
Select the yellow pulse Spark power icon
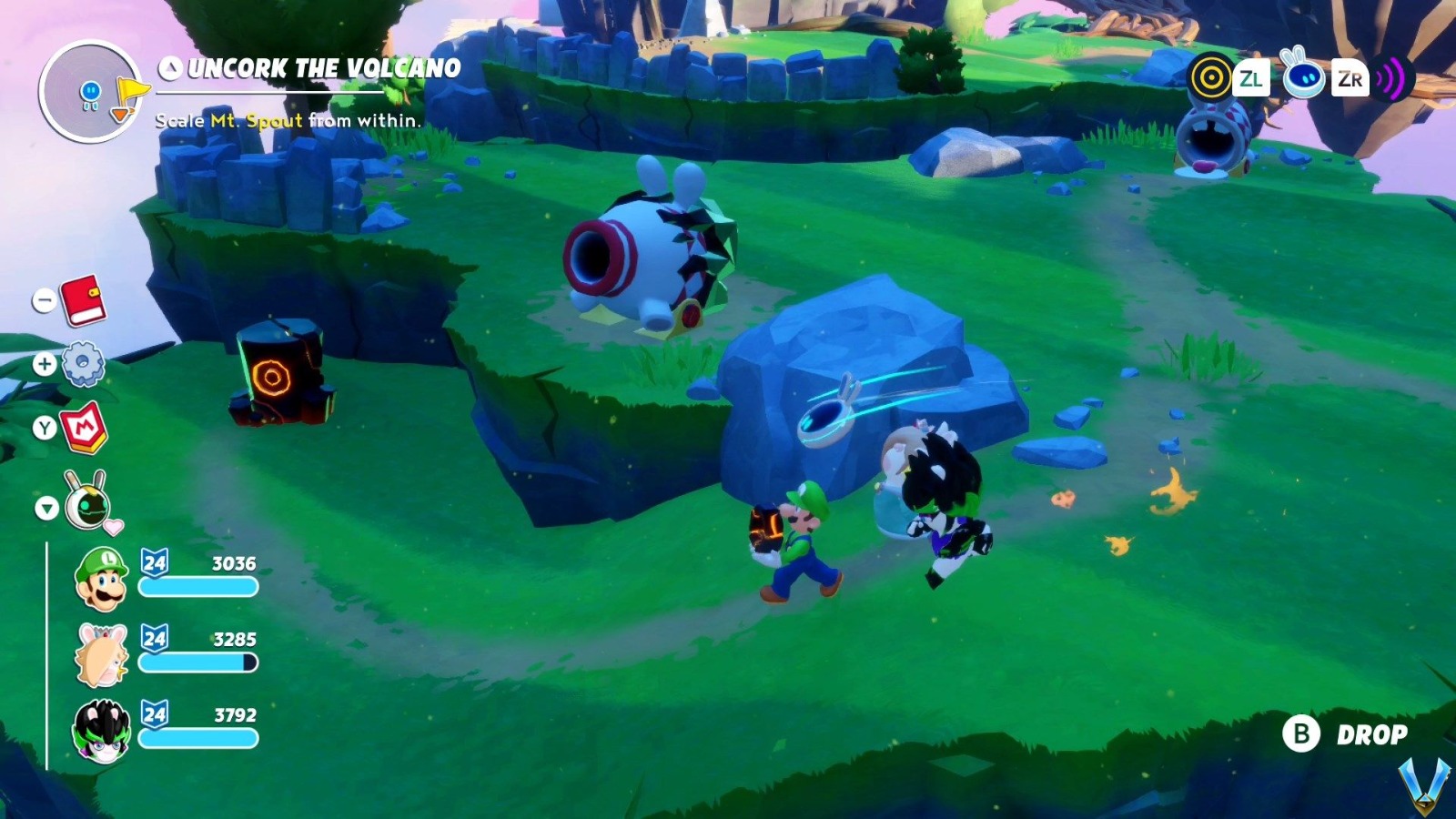pyautogui.click(x=1210, y=78)
